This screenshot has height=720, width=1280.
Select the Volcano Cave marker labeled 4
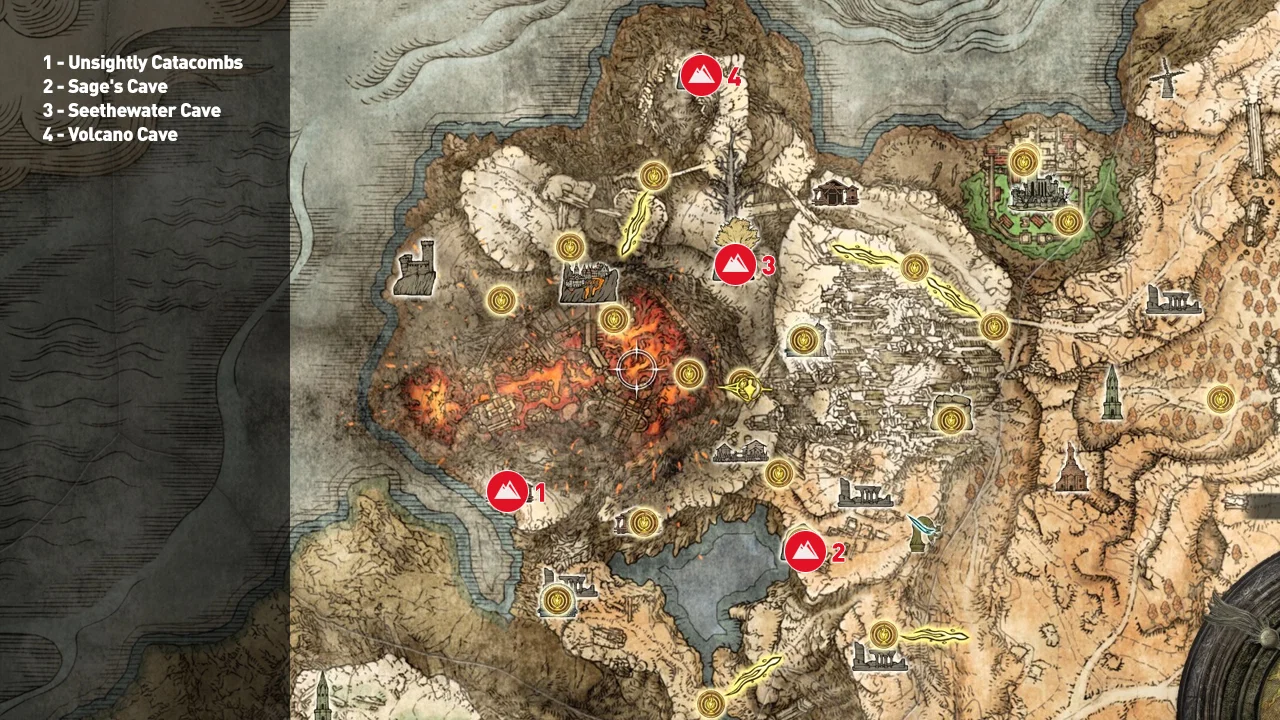tap(700, 75)
